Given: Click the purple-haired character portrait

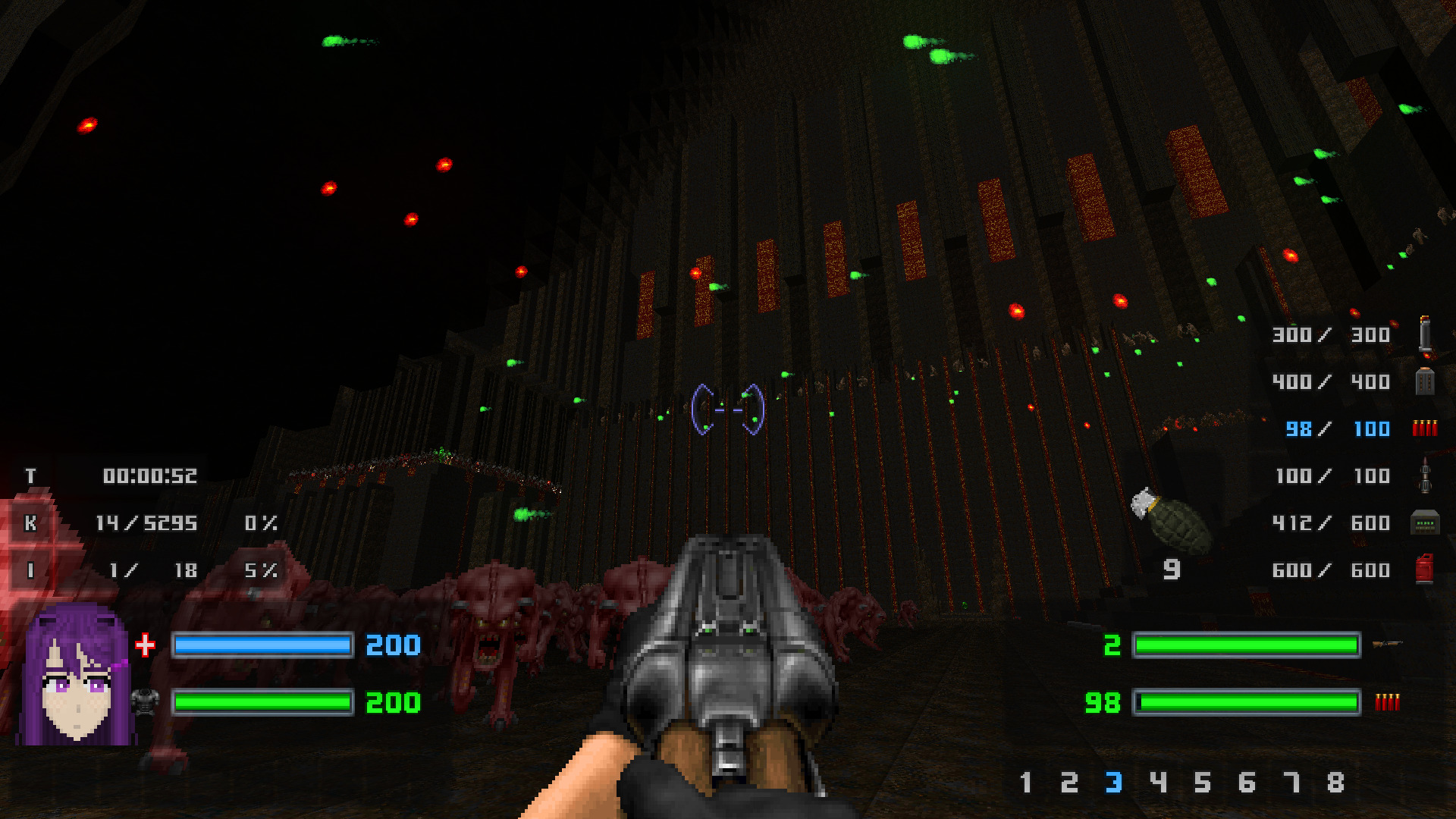Looking at the screenshot, I should pyautogui.click(x=77, y=674).
